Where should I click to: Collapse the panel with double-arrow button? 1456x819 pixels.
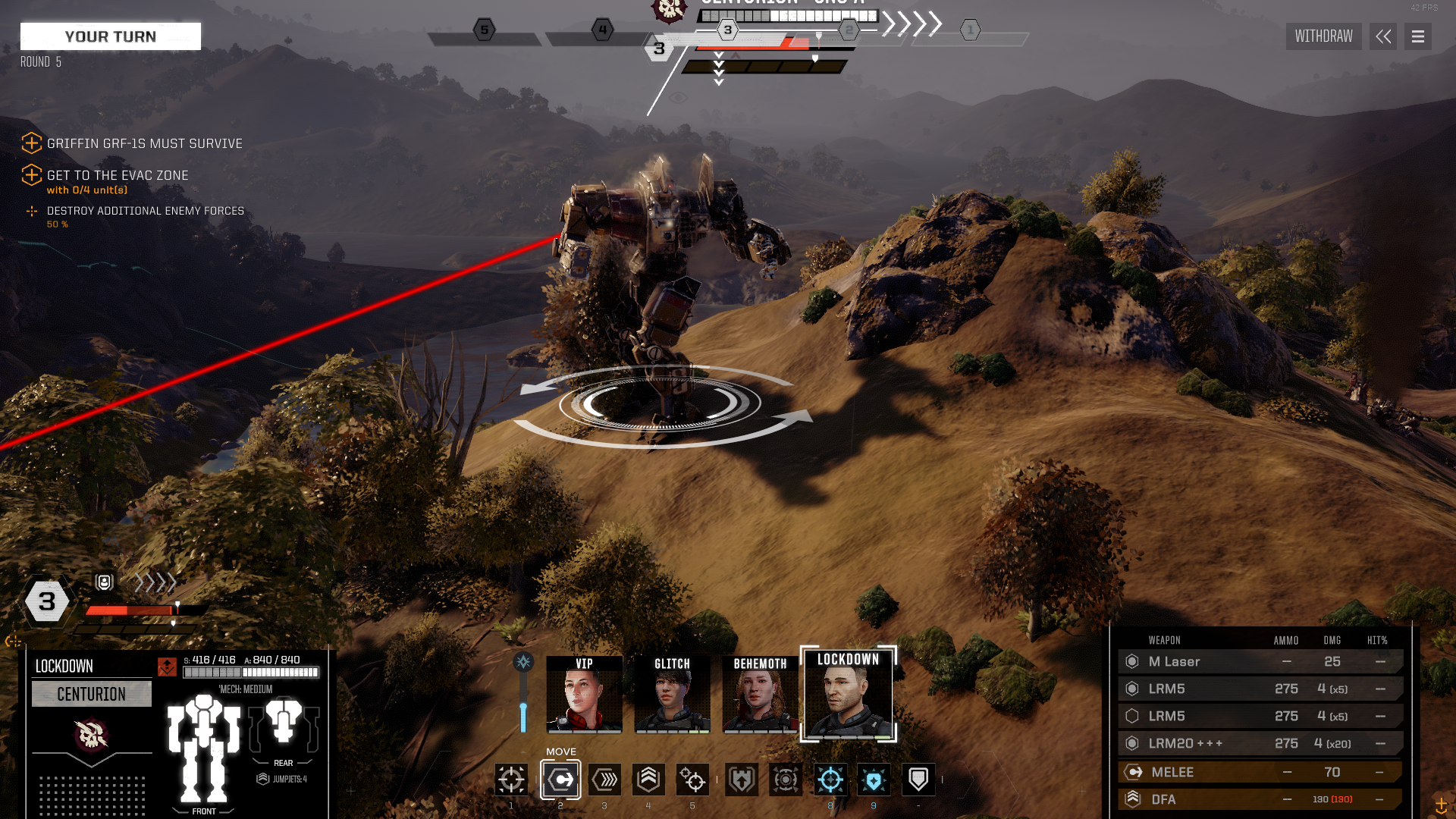[x=1383, y=36]
